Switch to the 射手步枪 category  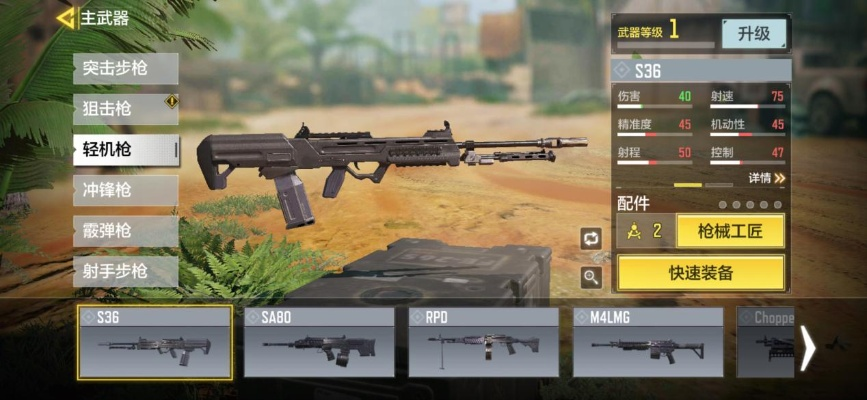point(126,271)
